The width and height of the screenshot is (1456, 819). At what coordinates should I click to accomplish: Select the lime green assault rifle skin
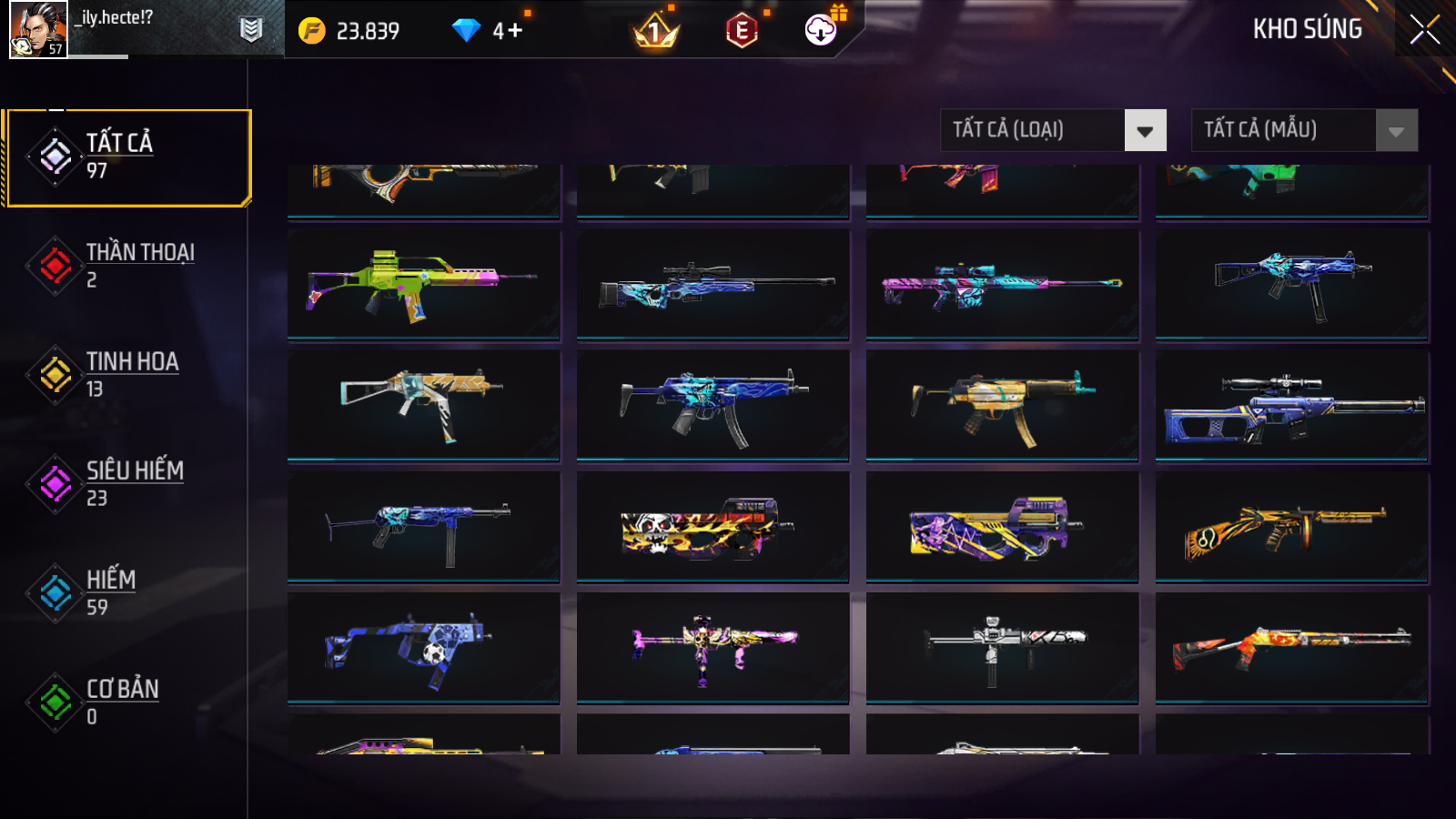(423, 283)
